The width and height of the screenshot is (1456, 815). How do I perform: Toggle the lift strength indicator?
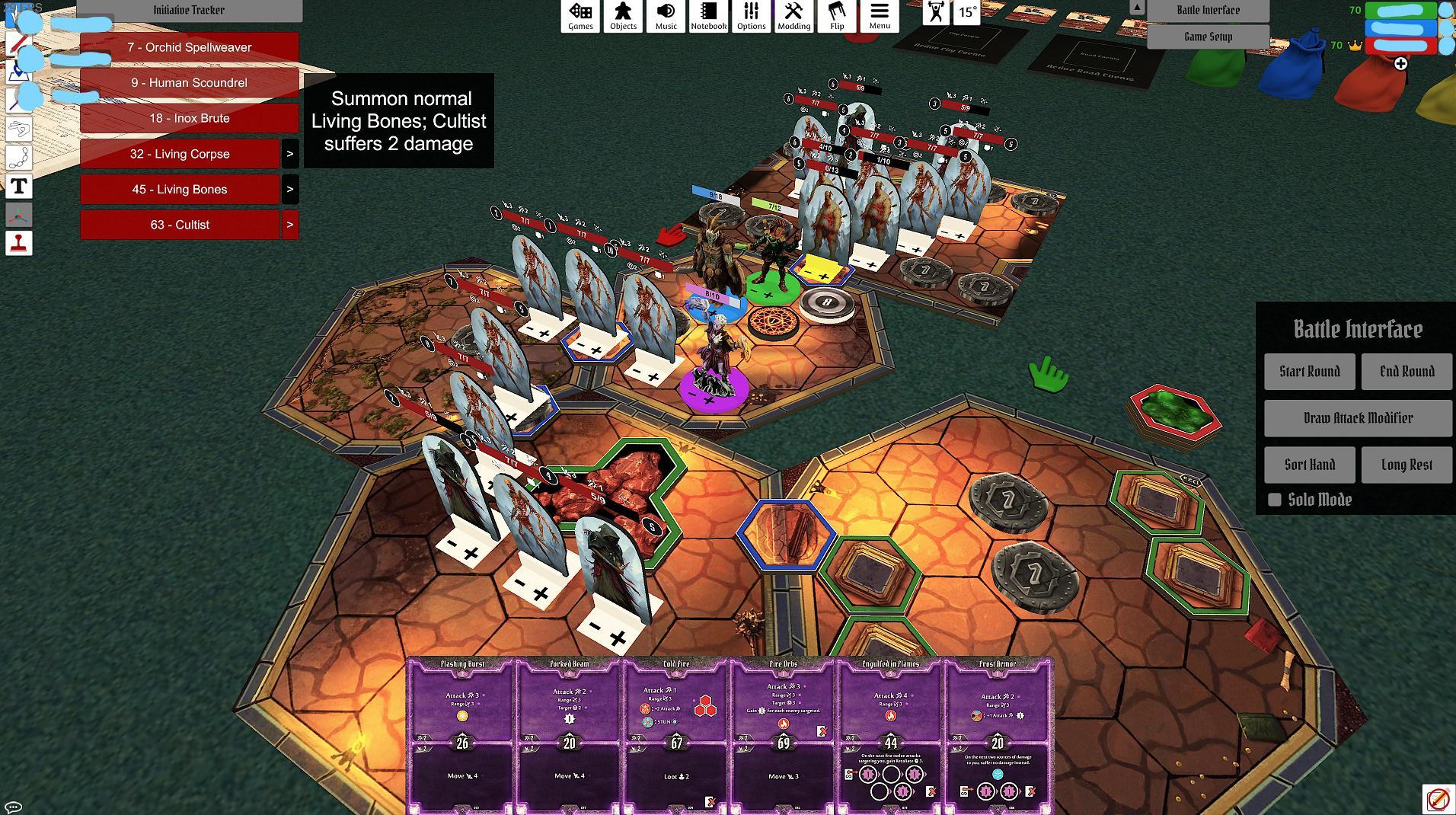[x=934, y=11]
